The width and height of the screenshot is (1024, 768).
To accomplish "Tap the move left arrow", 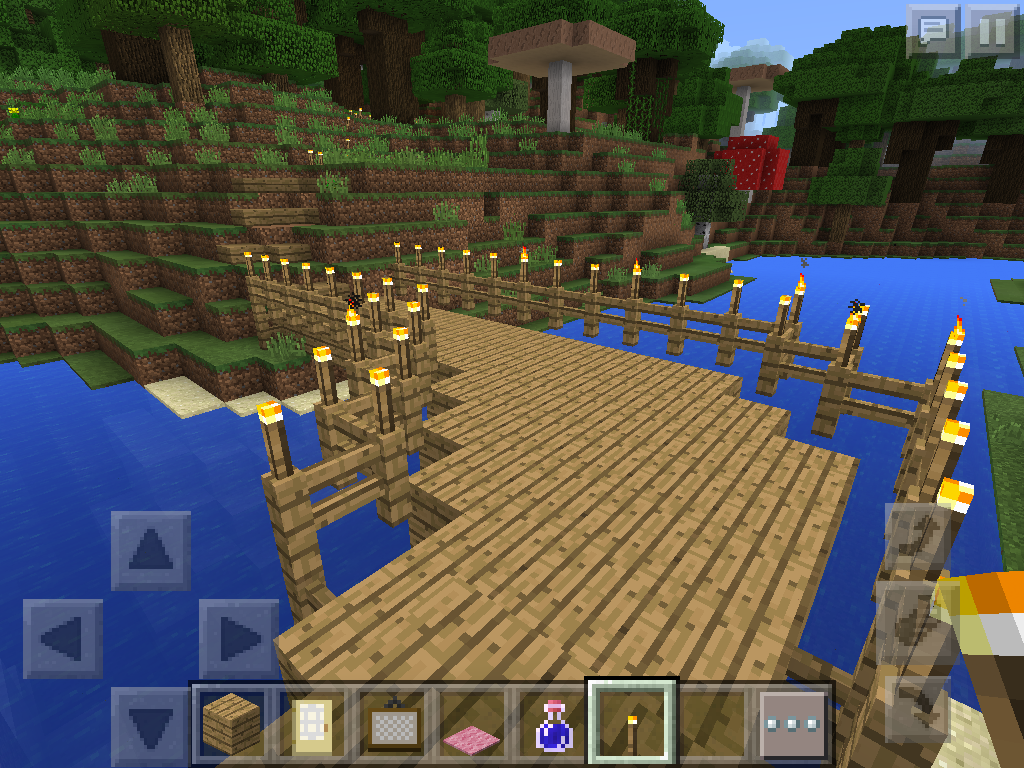I will click(x=62, y=638).
